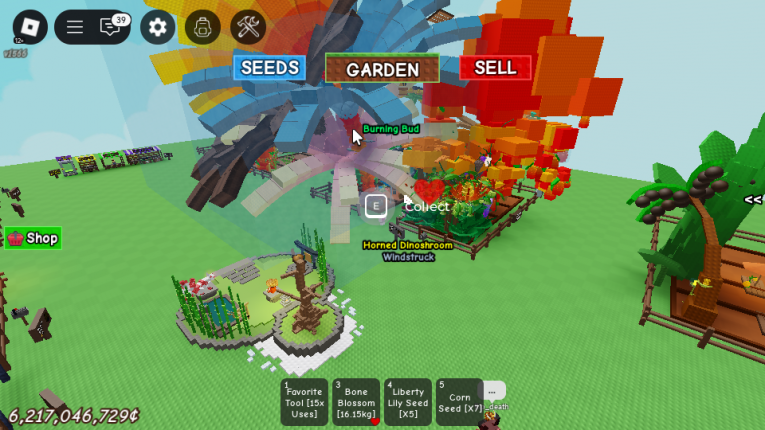Teleport with the blue SEEDS button
The image size is (765, 430).
click(269, 68)
